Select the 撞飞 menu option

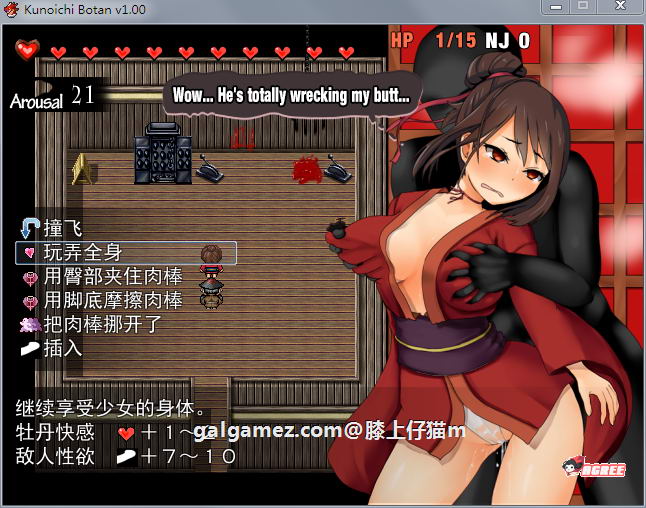(62, 228)
